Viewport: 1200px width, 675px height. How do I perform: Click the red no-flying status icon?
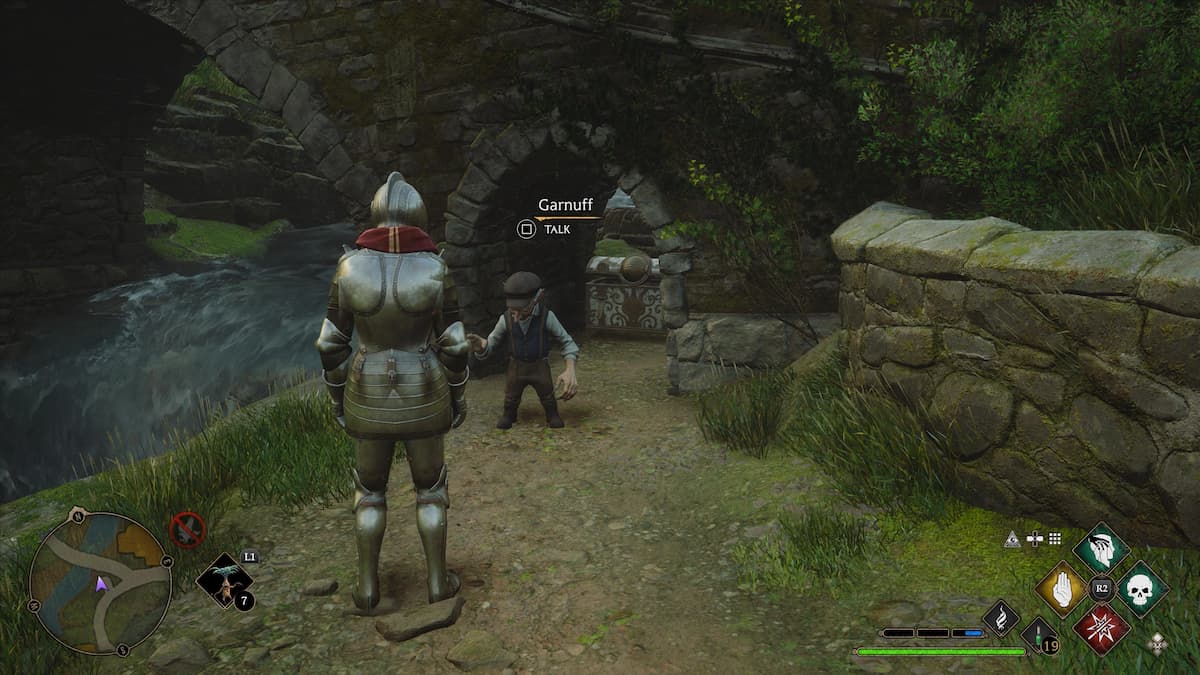click(x=187, y=529)
